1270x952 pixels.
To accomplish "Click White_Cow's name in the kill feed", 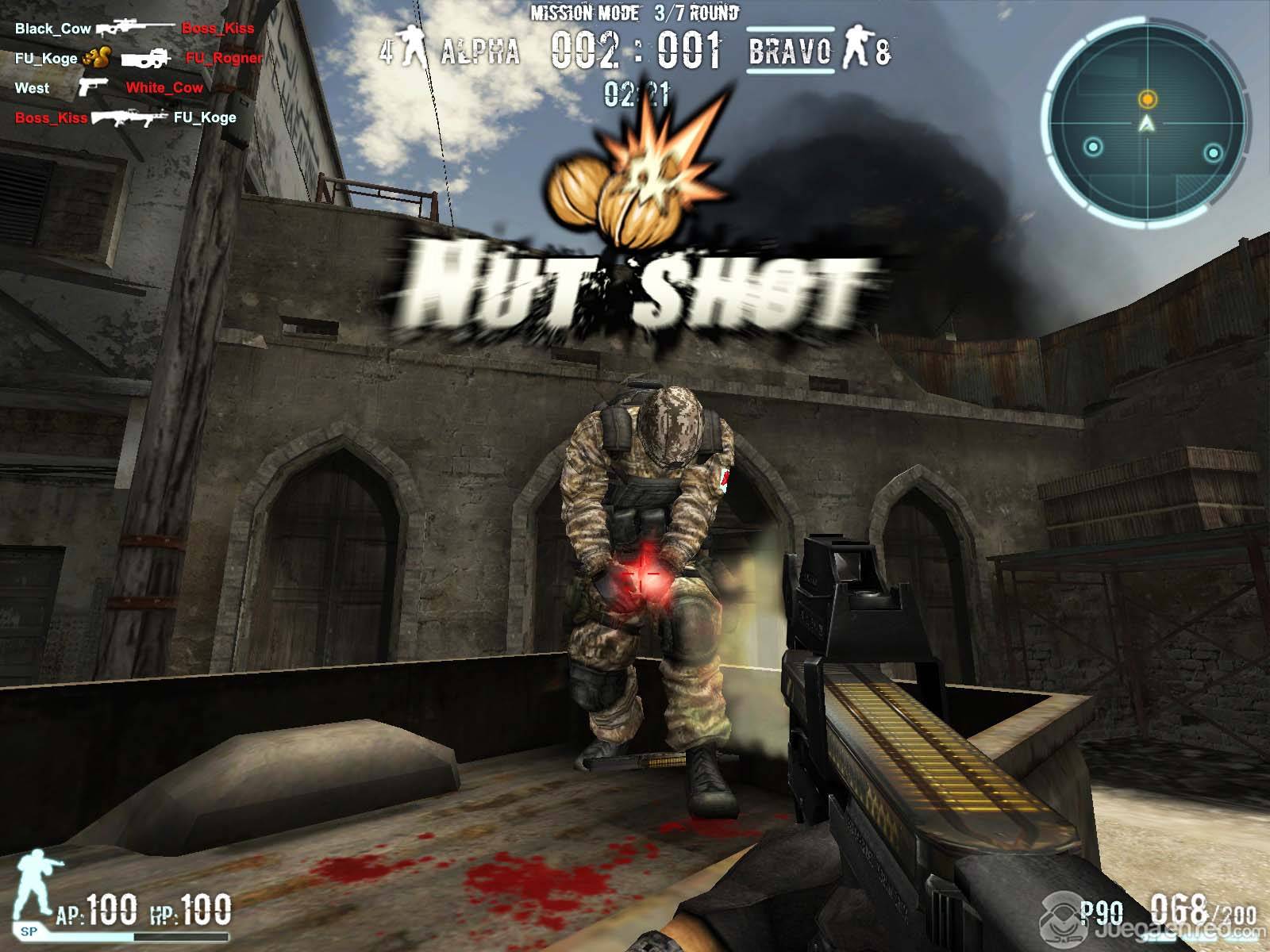I will [164, 87].
